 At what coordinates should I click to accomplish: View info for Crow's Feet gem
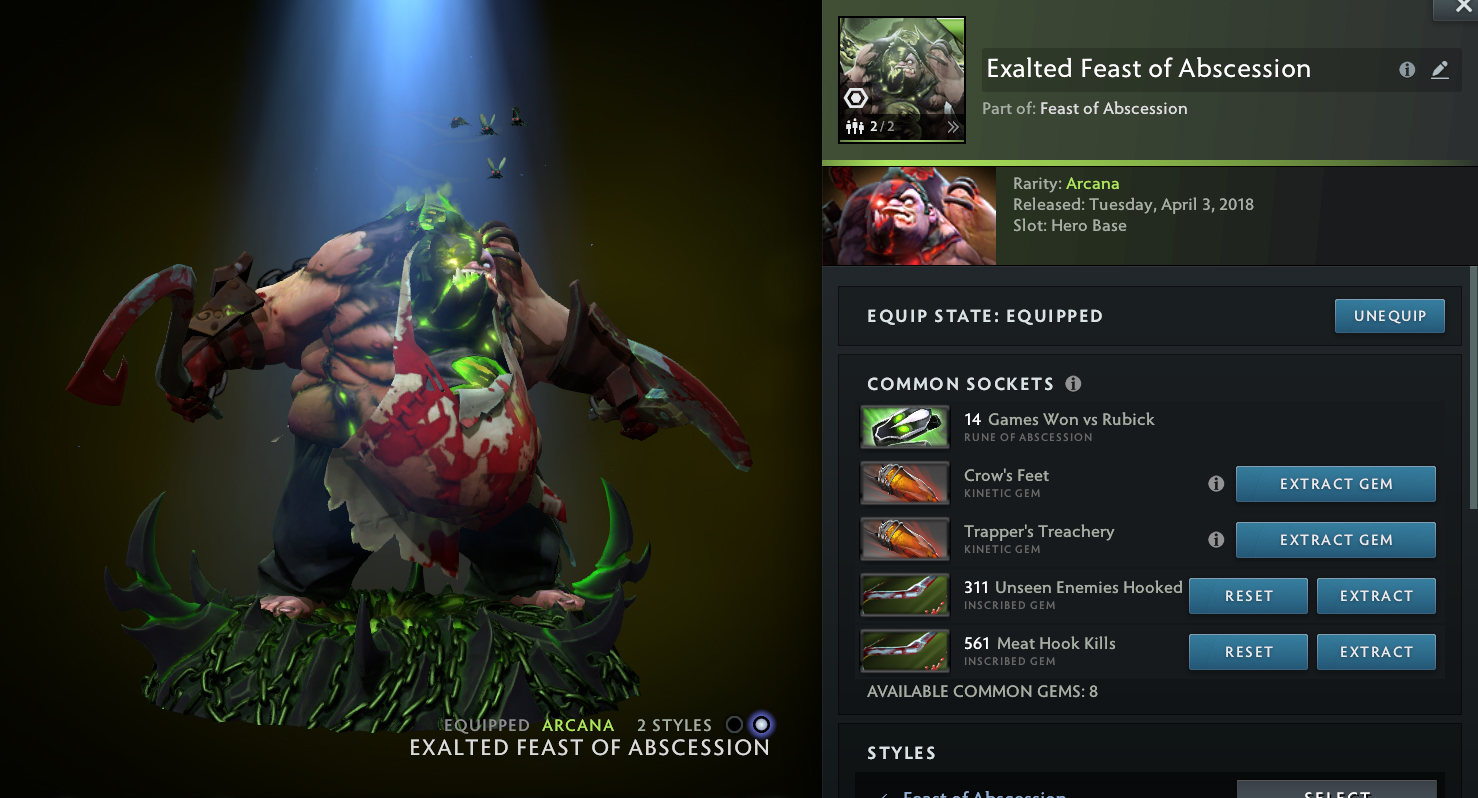(x=1216, y=484)
